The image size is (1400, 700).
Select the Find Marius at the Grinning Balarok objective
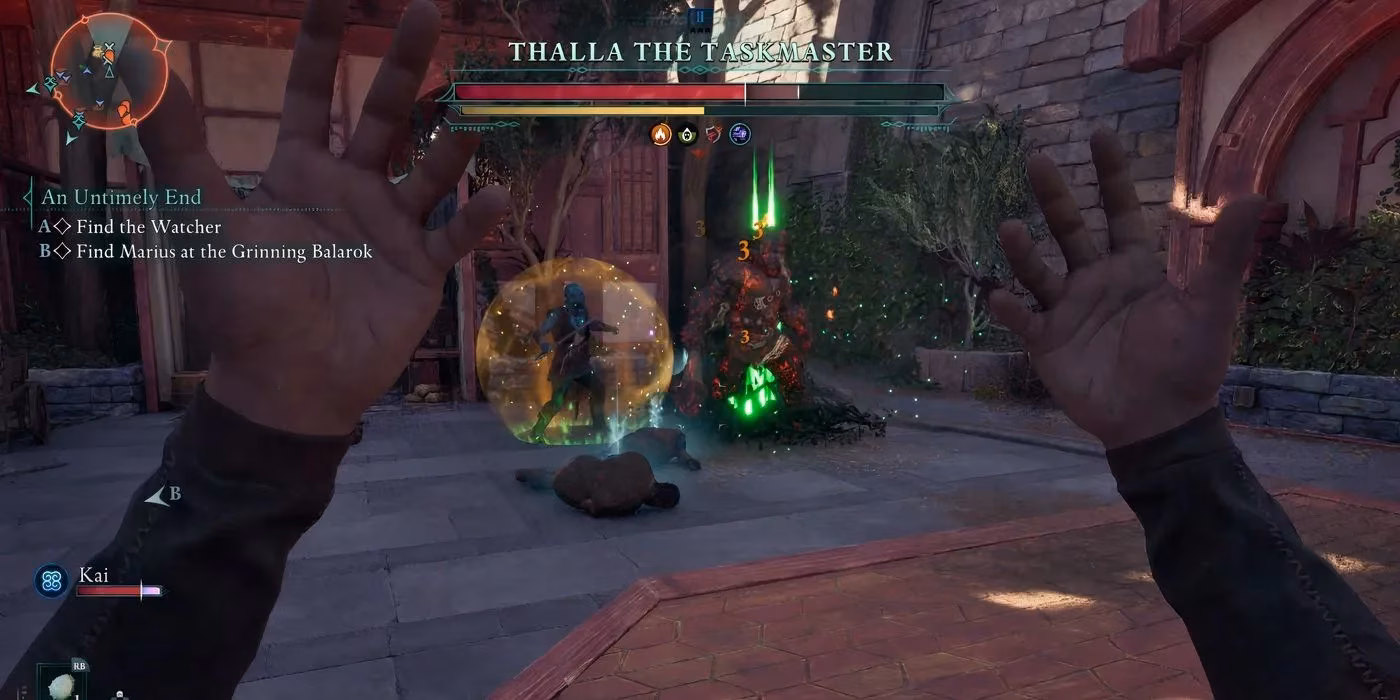223,252
